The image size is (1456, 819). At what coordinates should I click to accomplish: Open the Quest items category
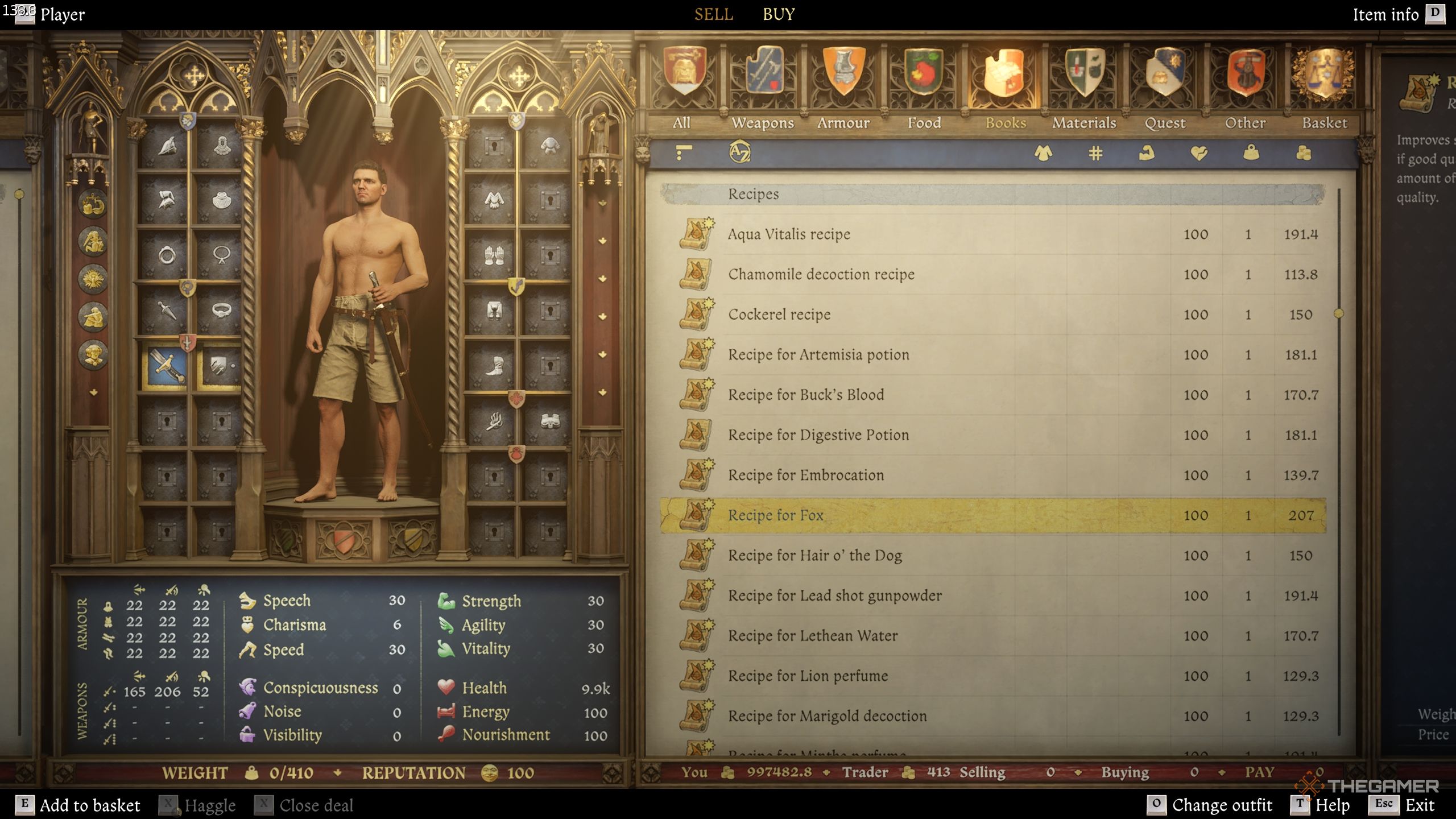[1165, 85]
